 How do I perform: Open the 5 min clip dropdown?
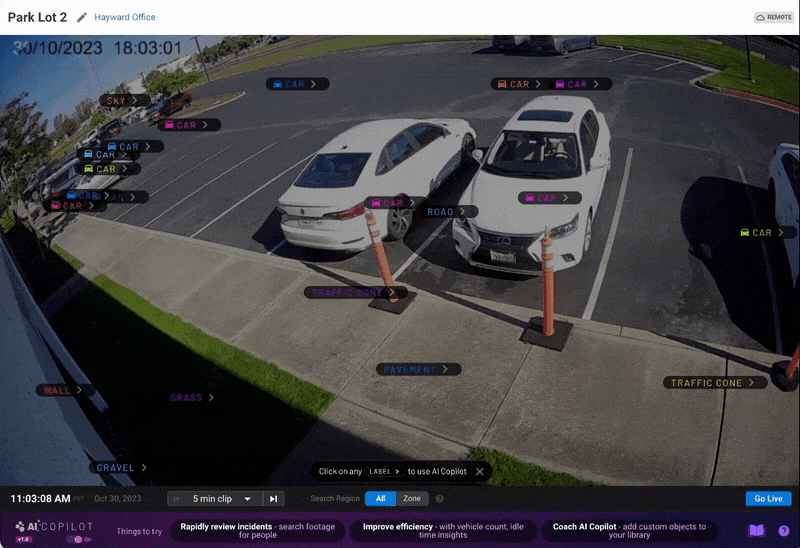223,499
